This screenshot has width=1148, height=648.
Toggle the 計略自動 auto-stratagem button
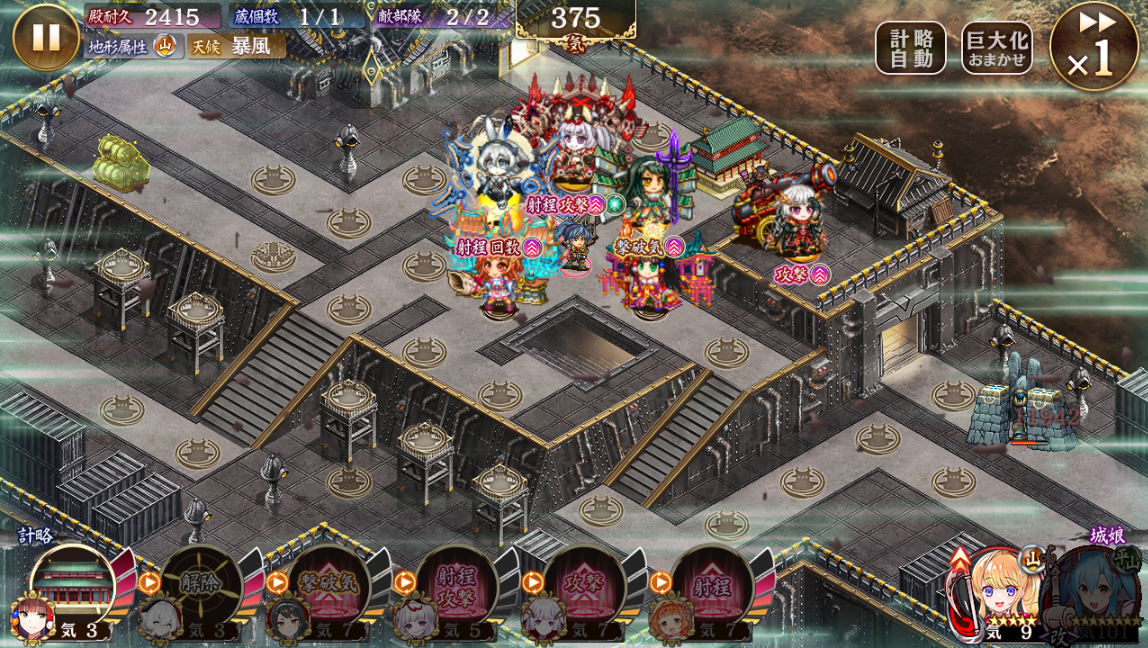910,48
